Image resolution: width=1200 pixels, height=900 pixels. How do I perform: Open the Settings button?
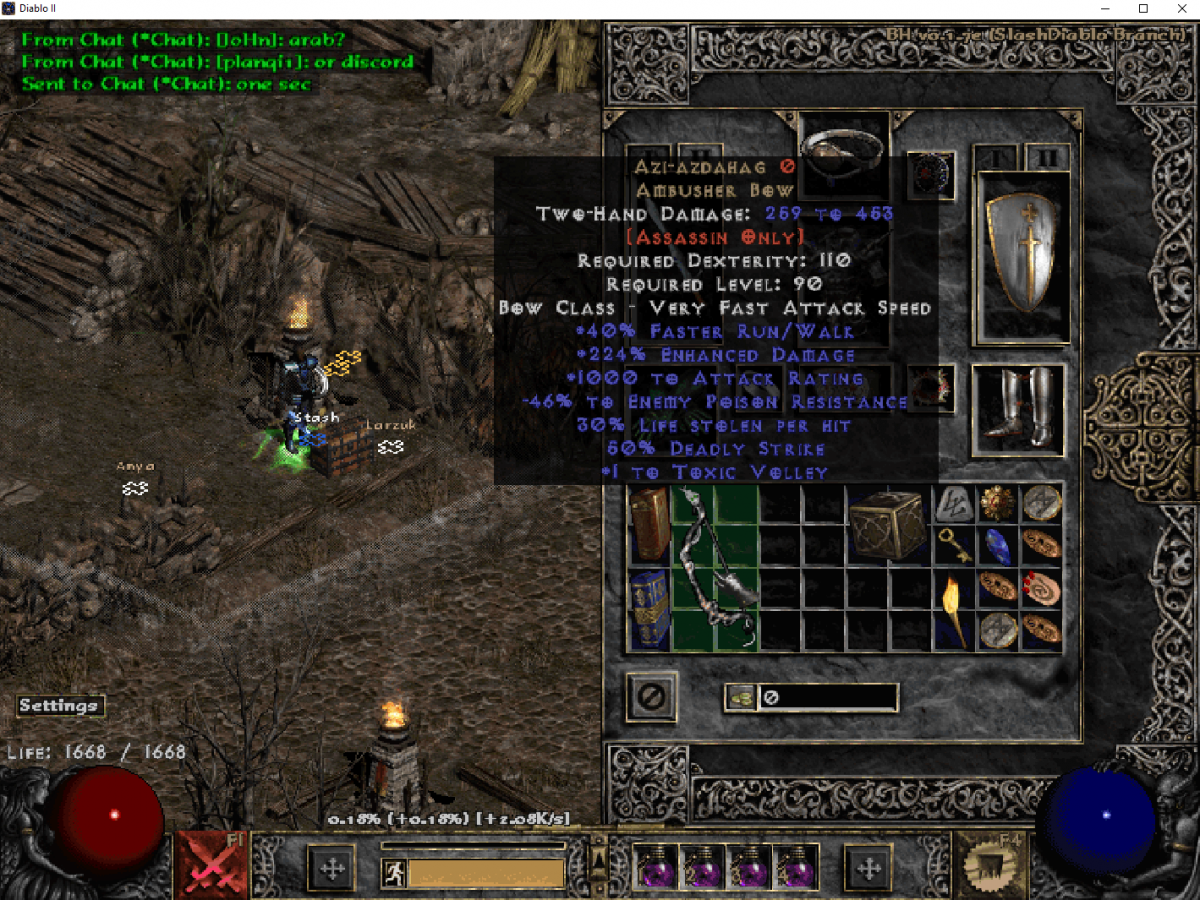(x=59, y=706)
